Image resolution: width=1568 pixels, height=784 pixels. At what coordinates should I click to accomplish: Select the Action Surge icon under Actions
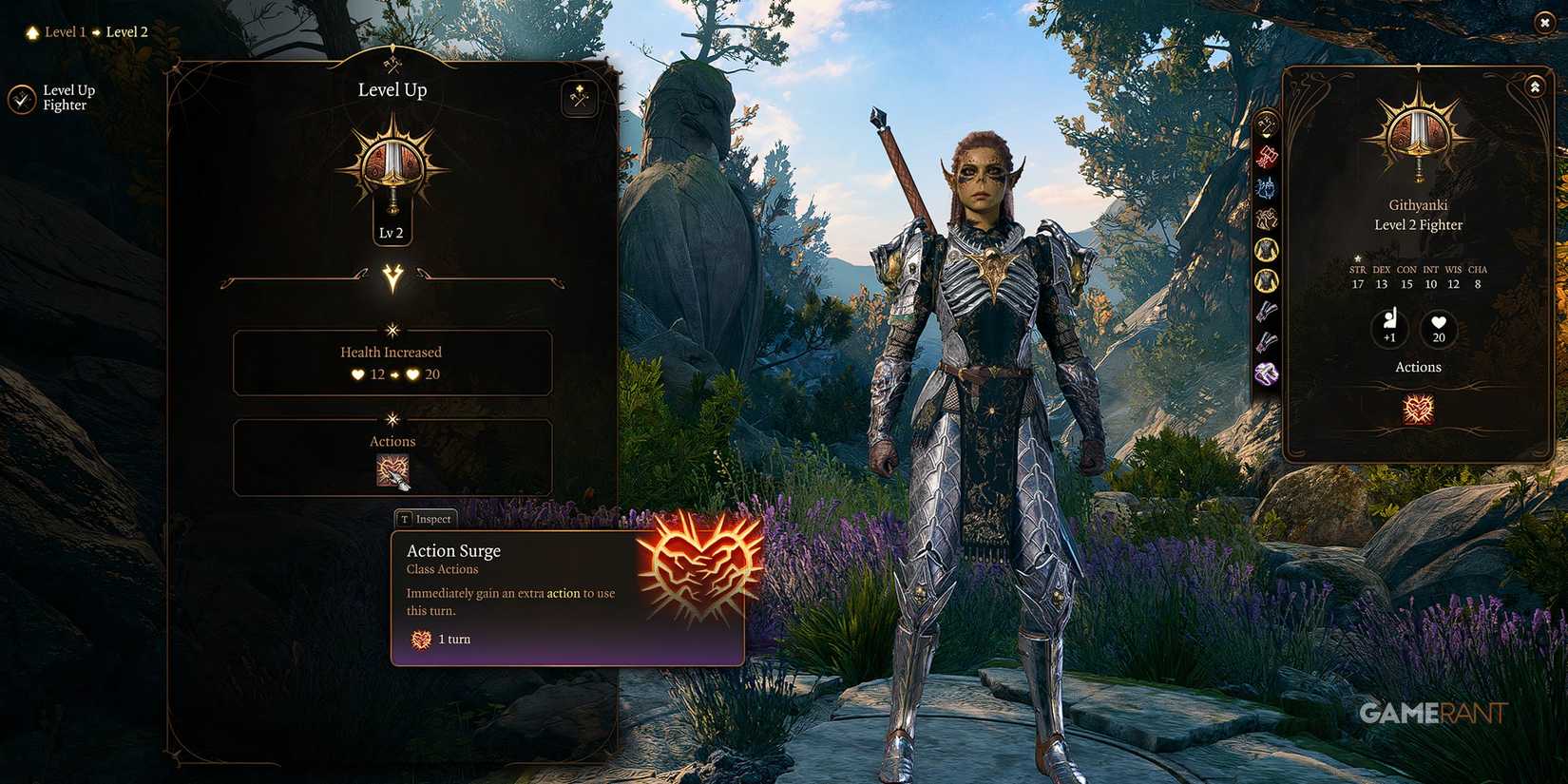(392, 468)
